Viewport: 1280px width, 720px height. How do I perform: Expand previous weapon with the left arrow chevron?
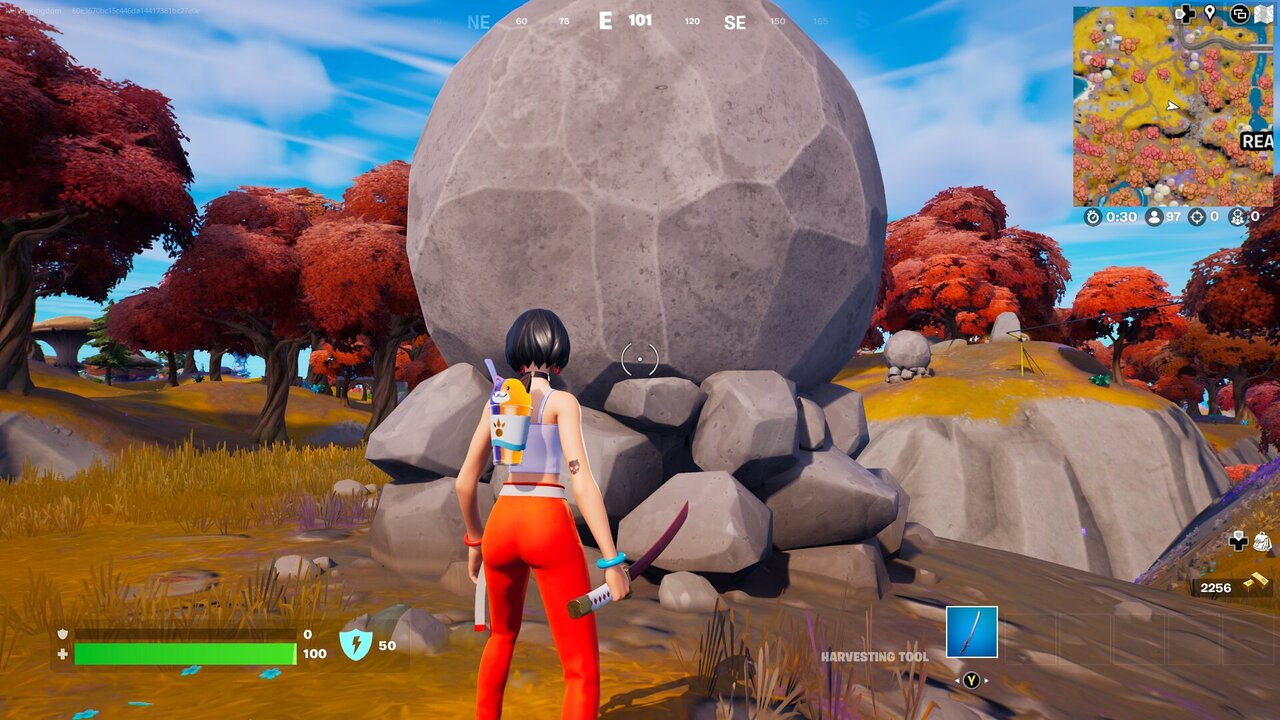pyautogui.click(x=957, y=680)
